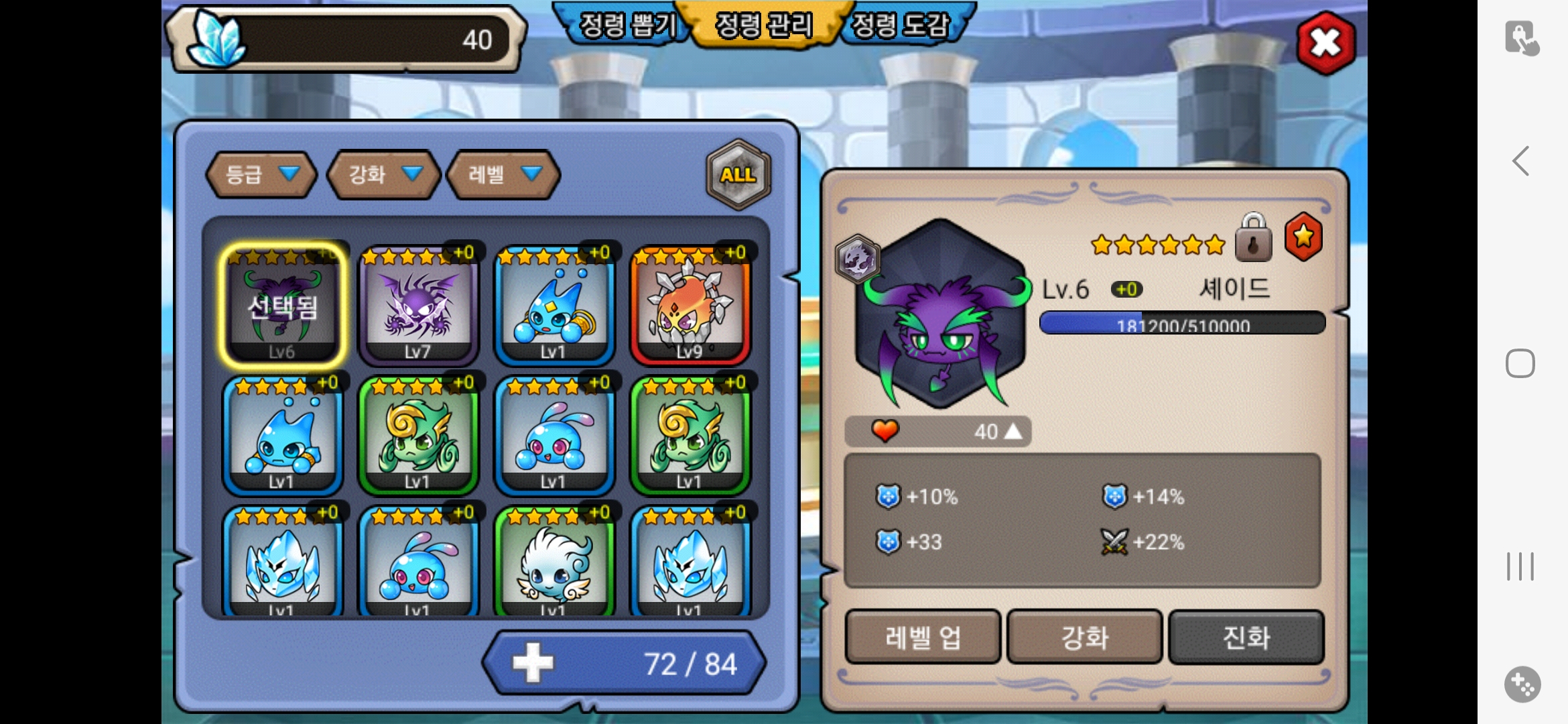Choose the 진화 evolution button
This screenshot has height=724, width=1568.
click(1246, 637)
